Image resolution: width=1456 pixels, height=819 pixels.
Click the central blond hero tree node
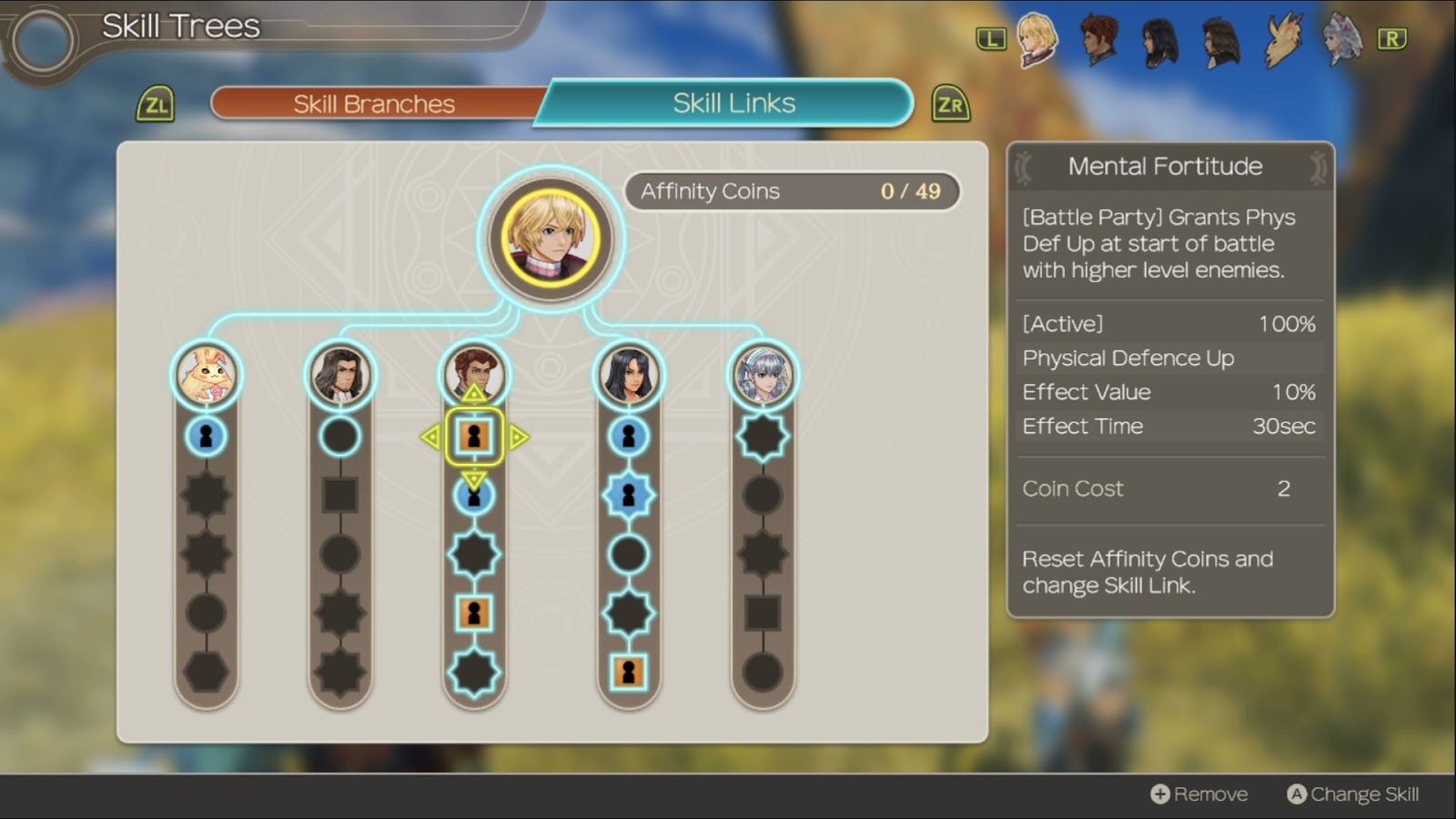[x=551, y=238]
